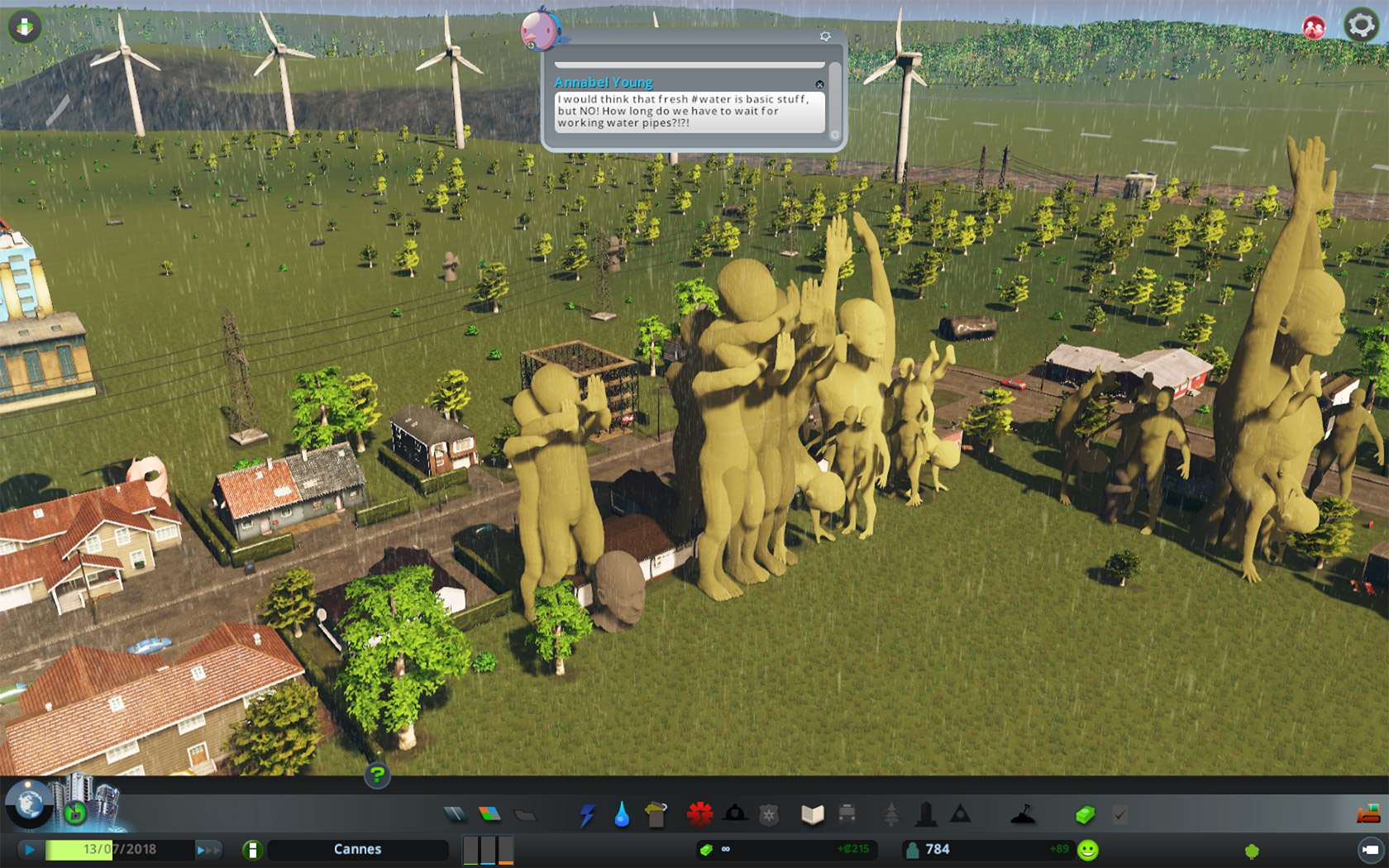This screenshot has width=1389, height=868.
Task: Click the play/pause simulation button
Action: click(30, 849)
